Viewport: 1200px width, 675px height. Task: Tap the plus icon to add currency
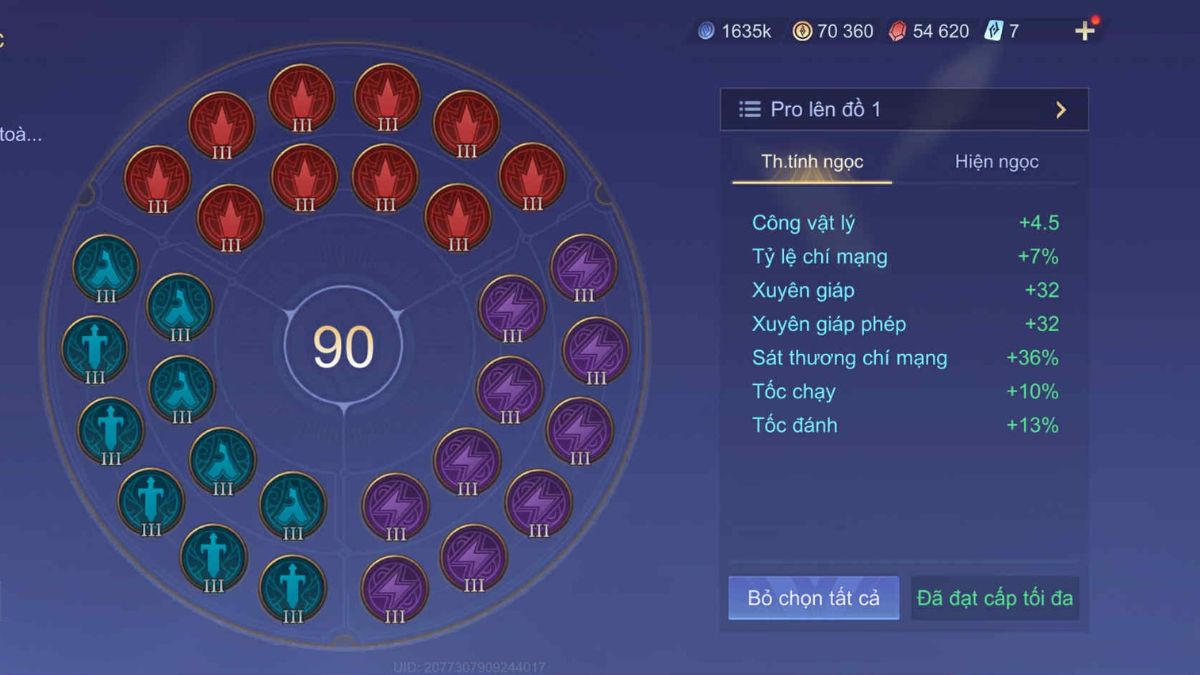[1085, 31]
